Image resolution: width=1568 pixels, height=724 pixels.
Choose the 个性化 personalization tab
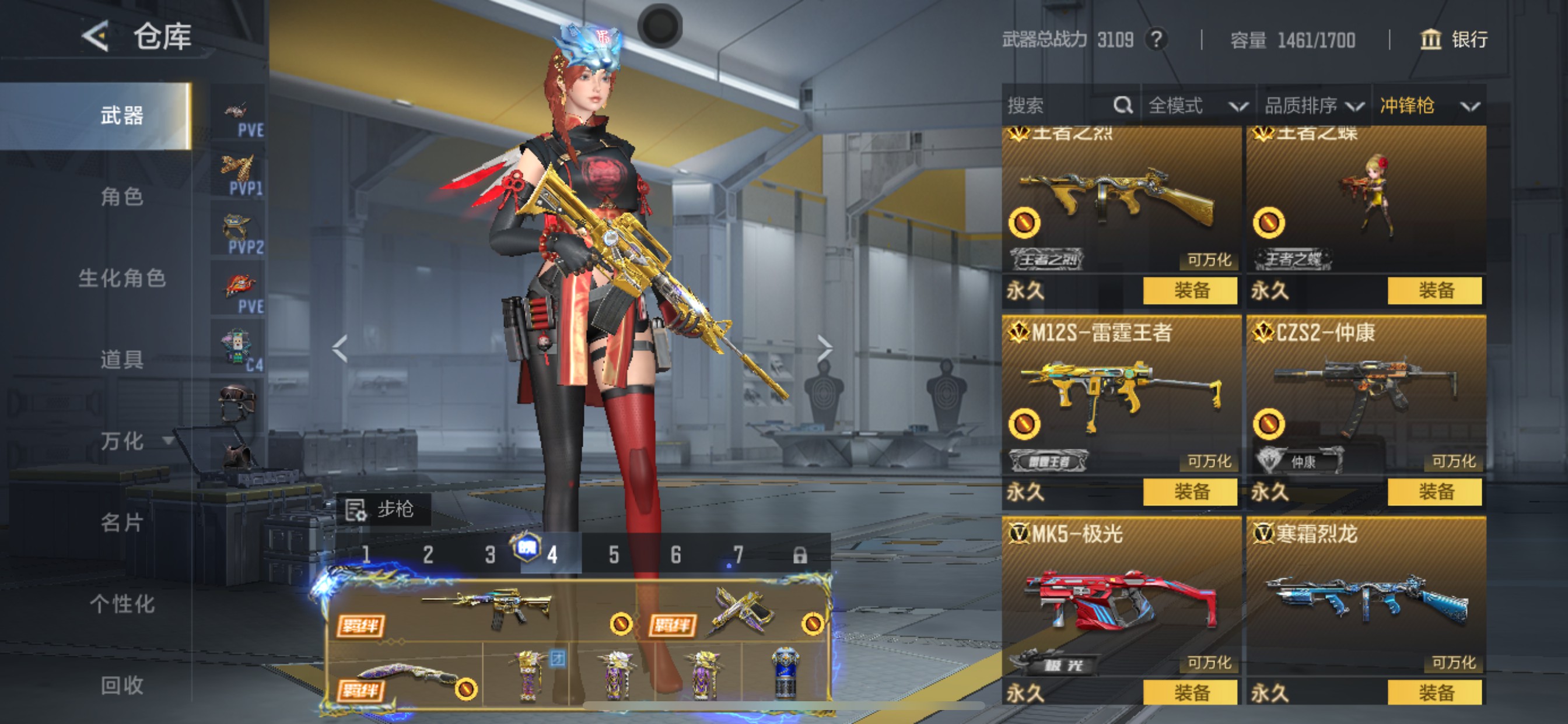(122, 603)
